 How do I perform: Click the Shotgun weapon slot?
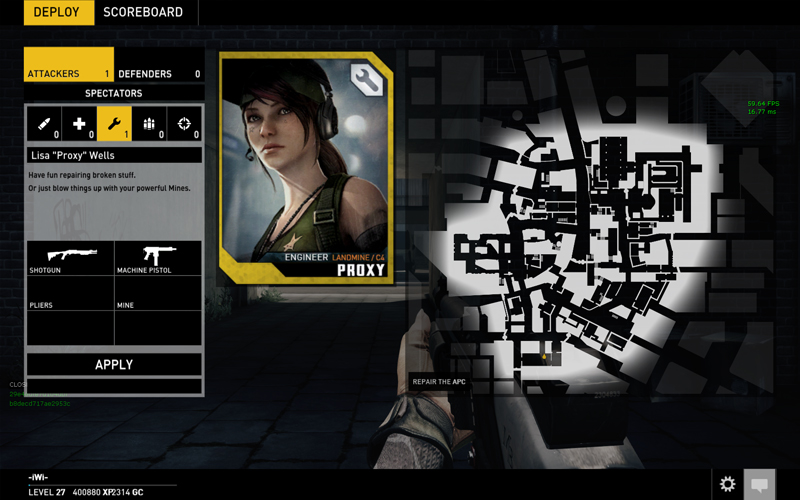[x=70, y=258]
